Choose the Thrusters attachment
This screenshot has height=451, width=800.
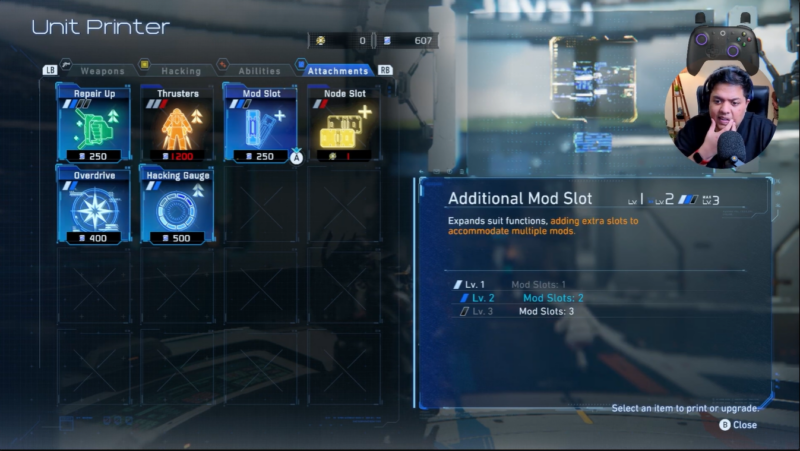177,124
